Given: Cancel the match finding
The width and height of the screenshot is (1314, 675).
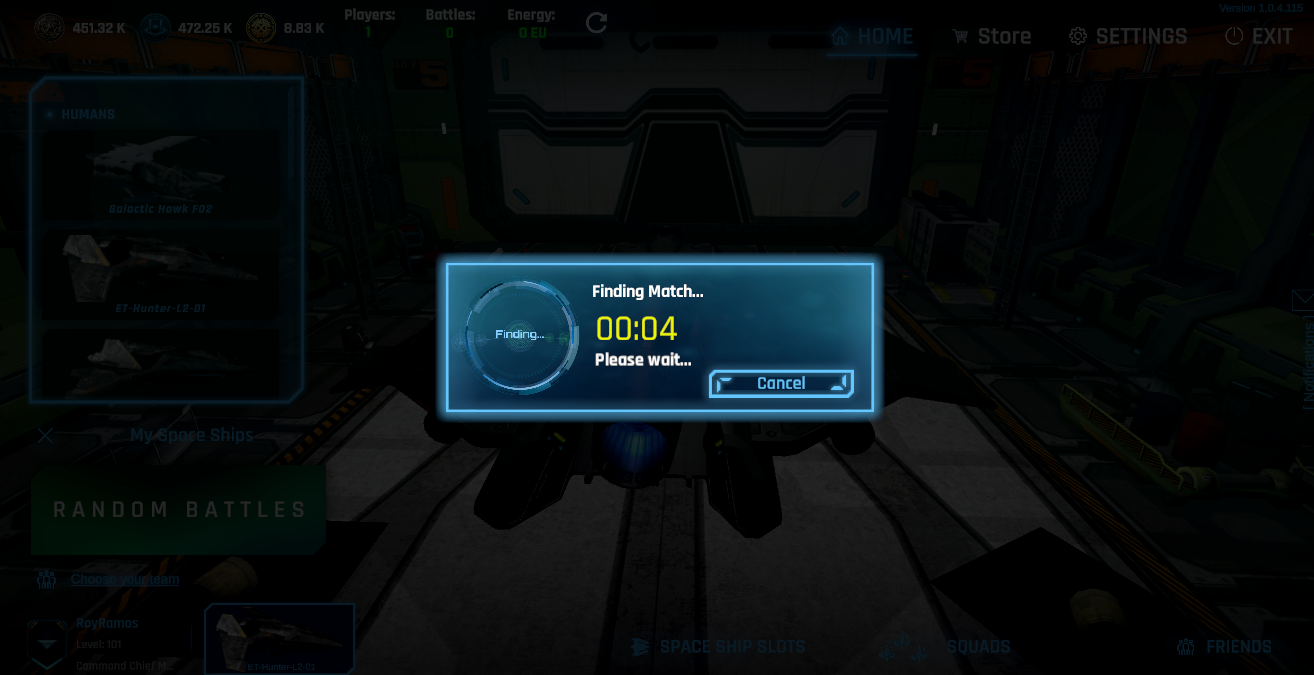Looking at the screenshot, I should tap(781, 384).
